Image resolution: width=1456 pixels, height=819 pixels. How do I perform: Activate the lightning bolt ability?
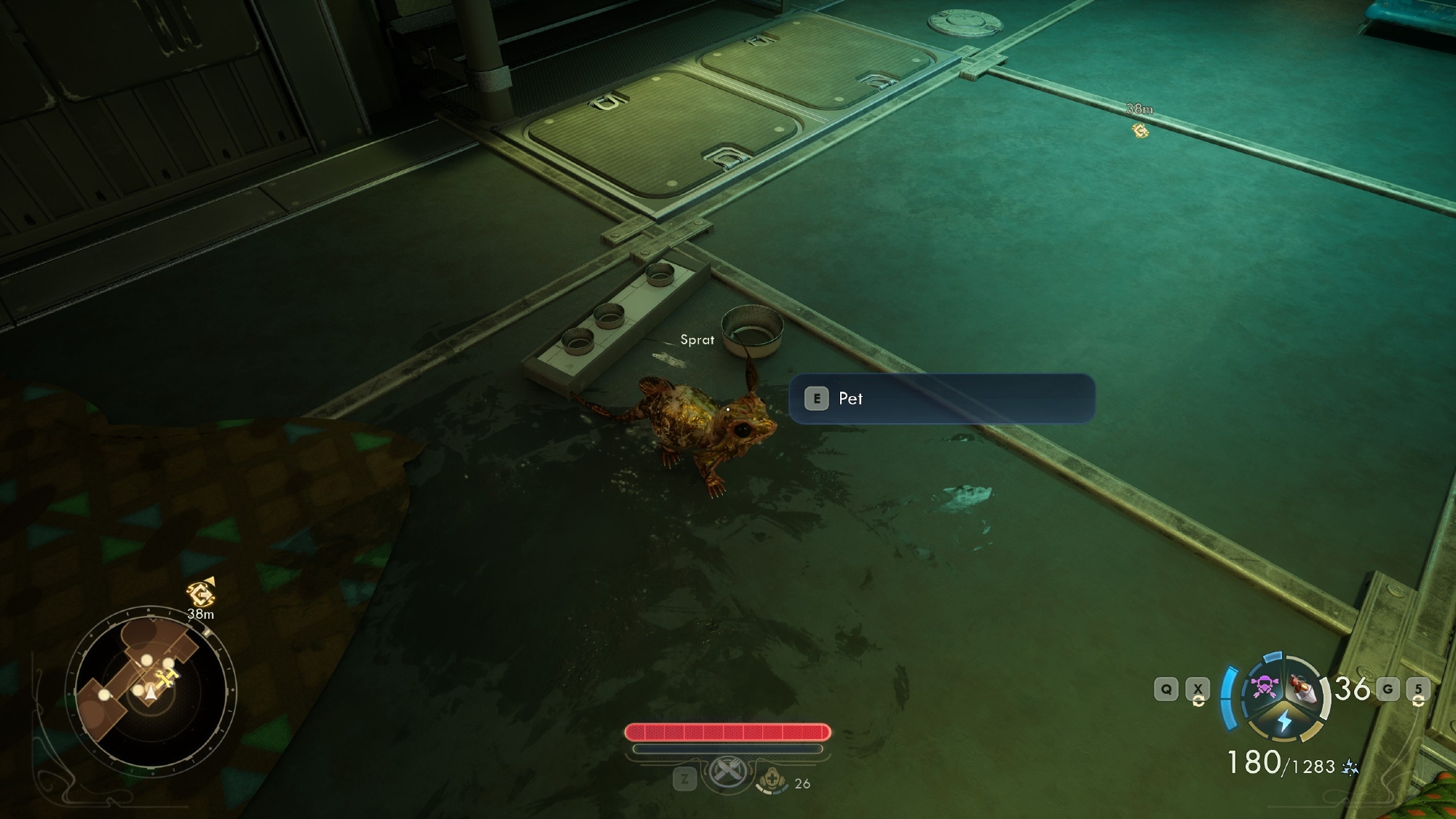pos(1284,721)
